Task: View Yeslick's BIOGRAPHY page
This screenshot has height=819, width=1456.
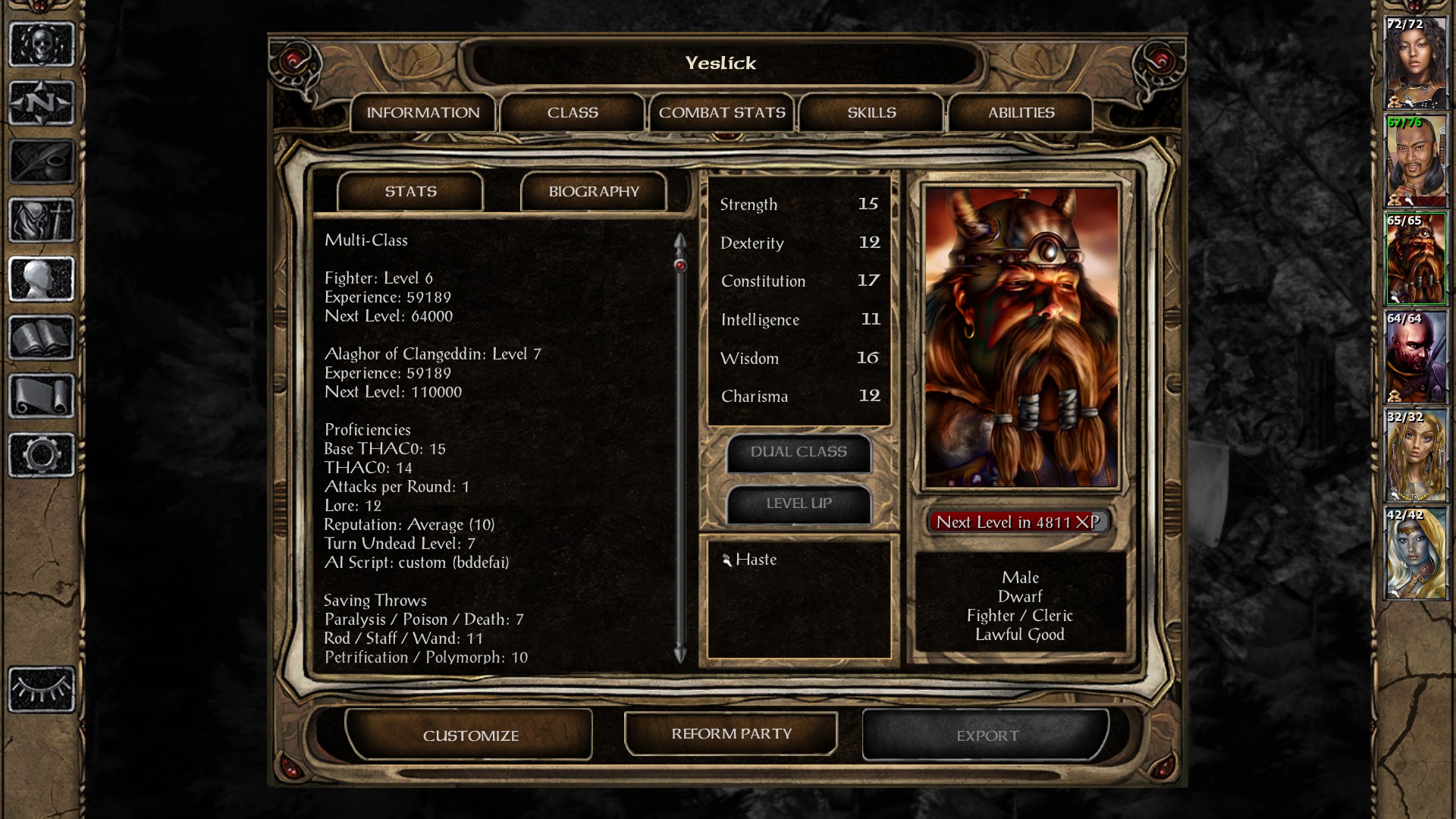Action: point(594,191)
